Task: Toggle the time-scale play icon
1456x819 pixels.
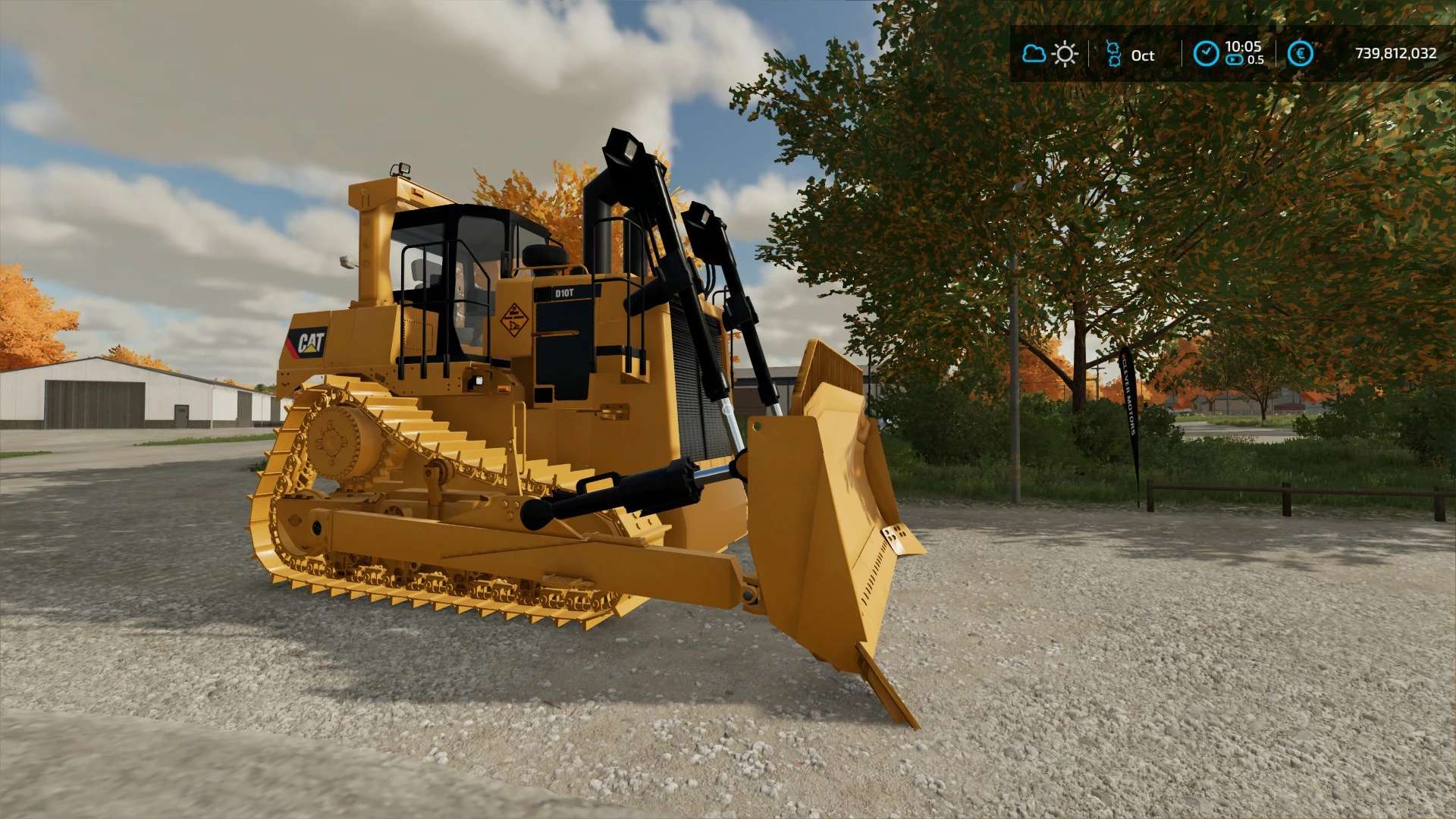Action: coord(1235,60)
